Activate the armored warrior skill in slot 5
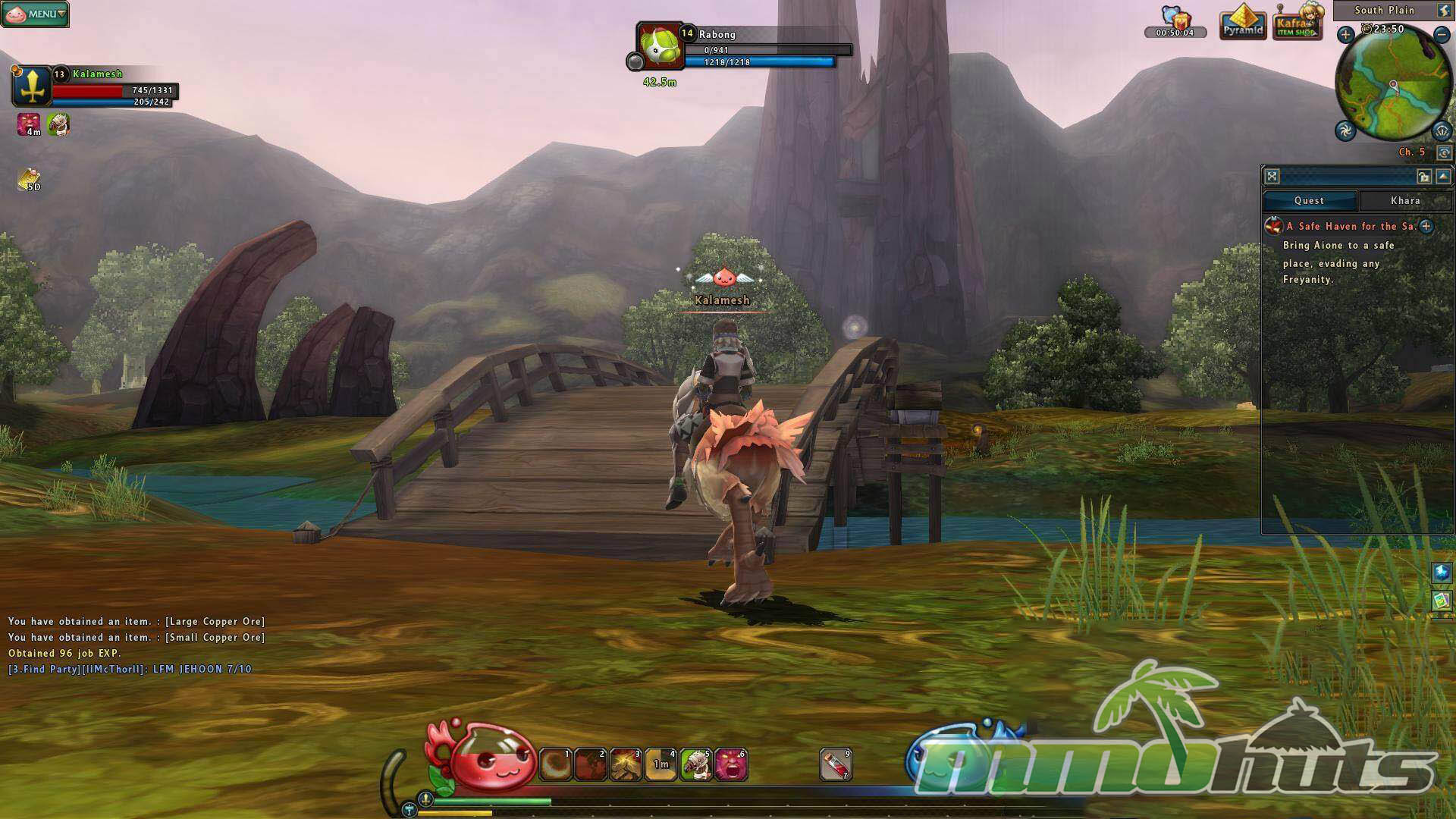Screen dimensions: 1456x819 click(x=695, y=764)
